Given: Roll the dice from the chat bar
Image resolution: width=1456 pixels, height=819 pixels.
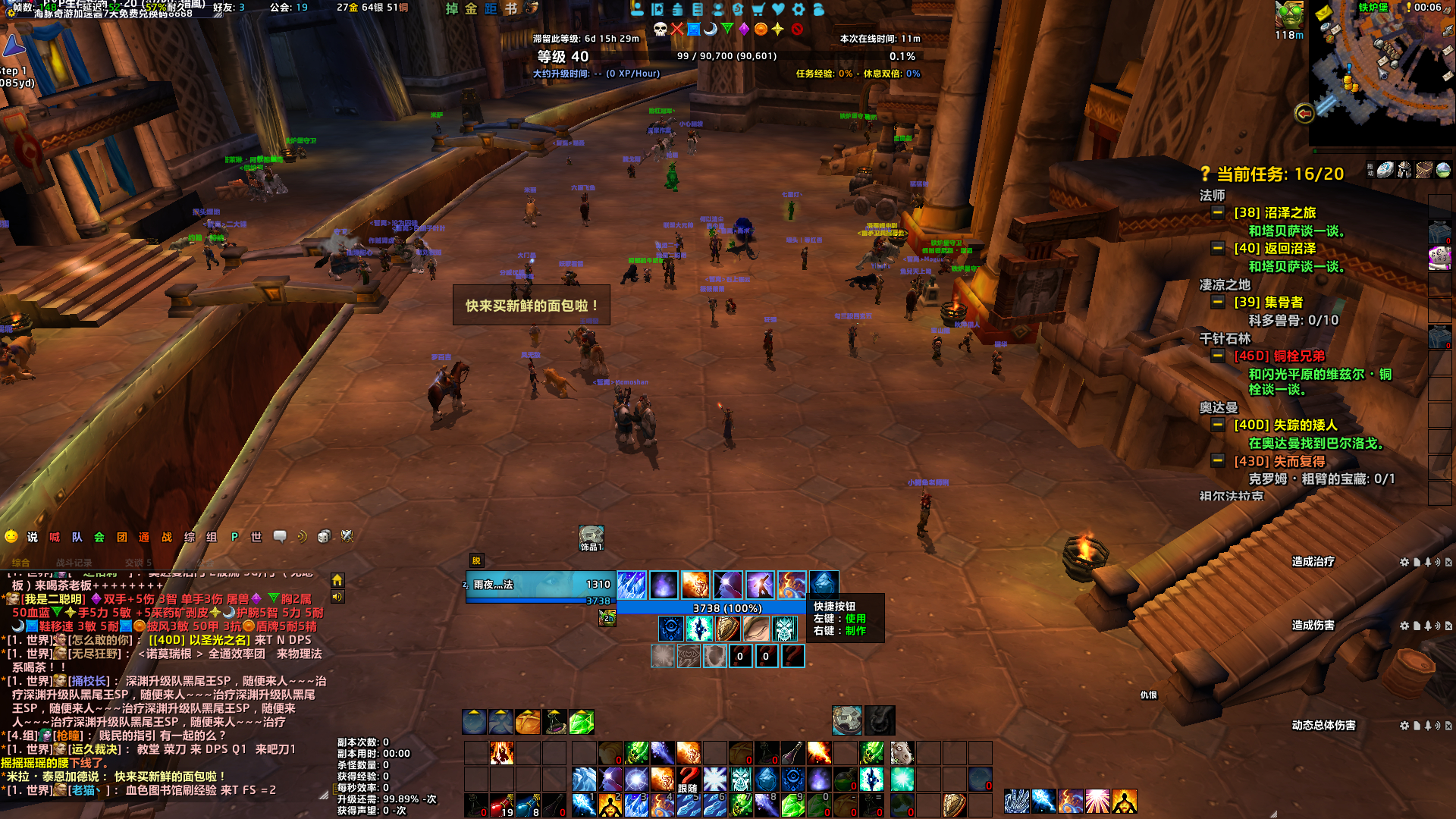Looking at the screenshot, I should 324,537.
